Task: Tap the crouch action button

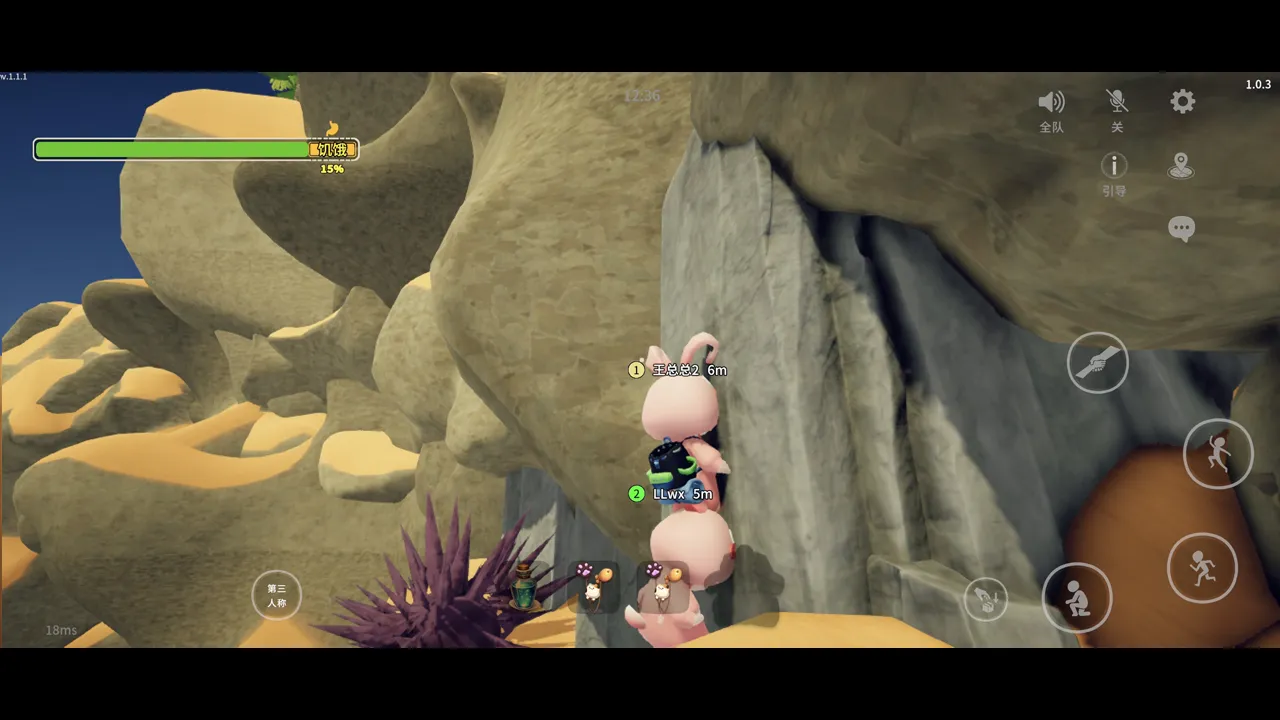Action: pyautogui.click(x=1077, y=598)
